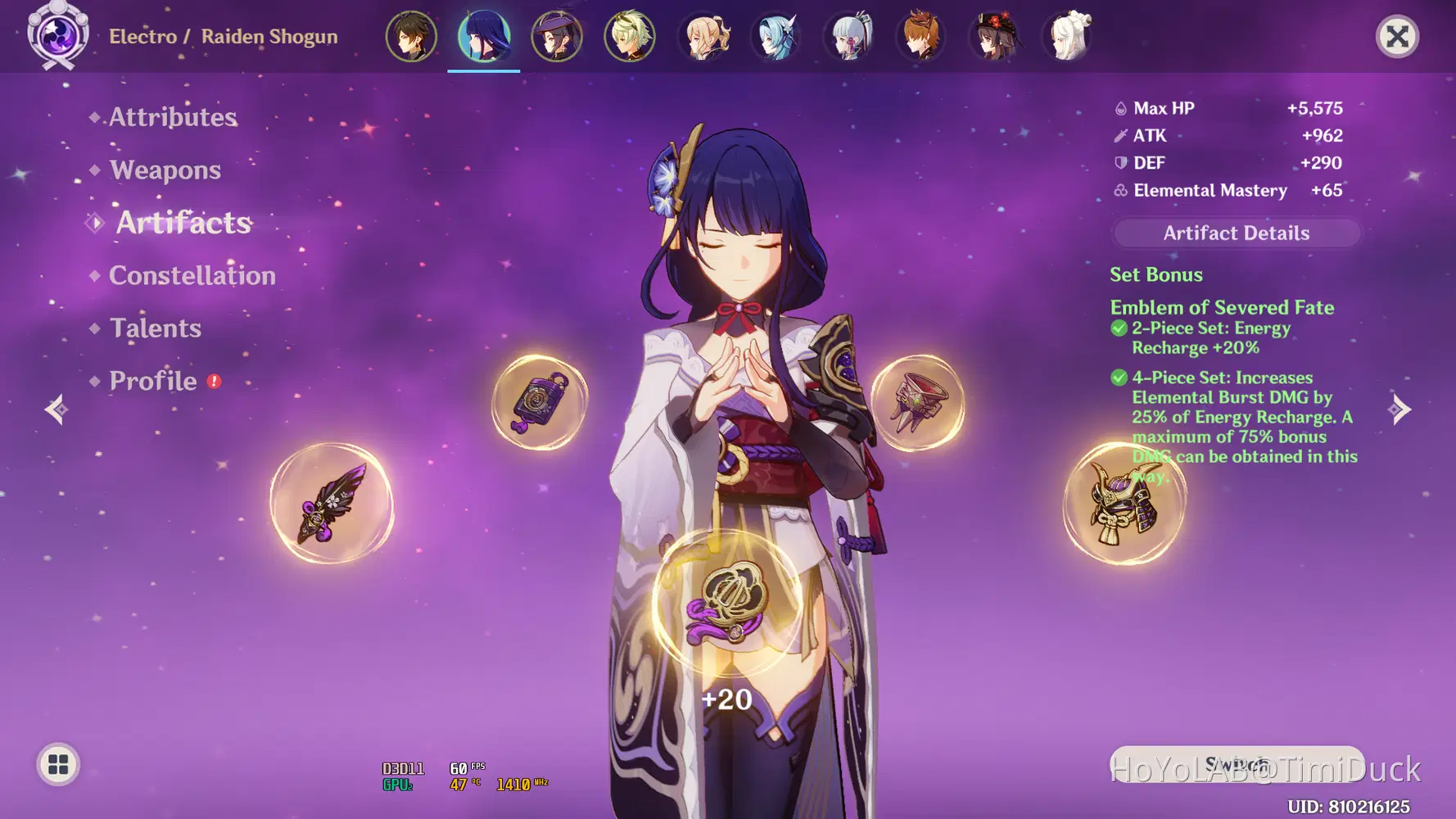Open the Weapons menu entry
Viewport: 1456px width, 819px height.
pos(165,170)
